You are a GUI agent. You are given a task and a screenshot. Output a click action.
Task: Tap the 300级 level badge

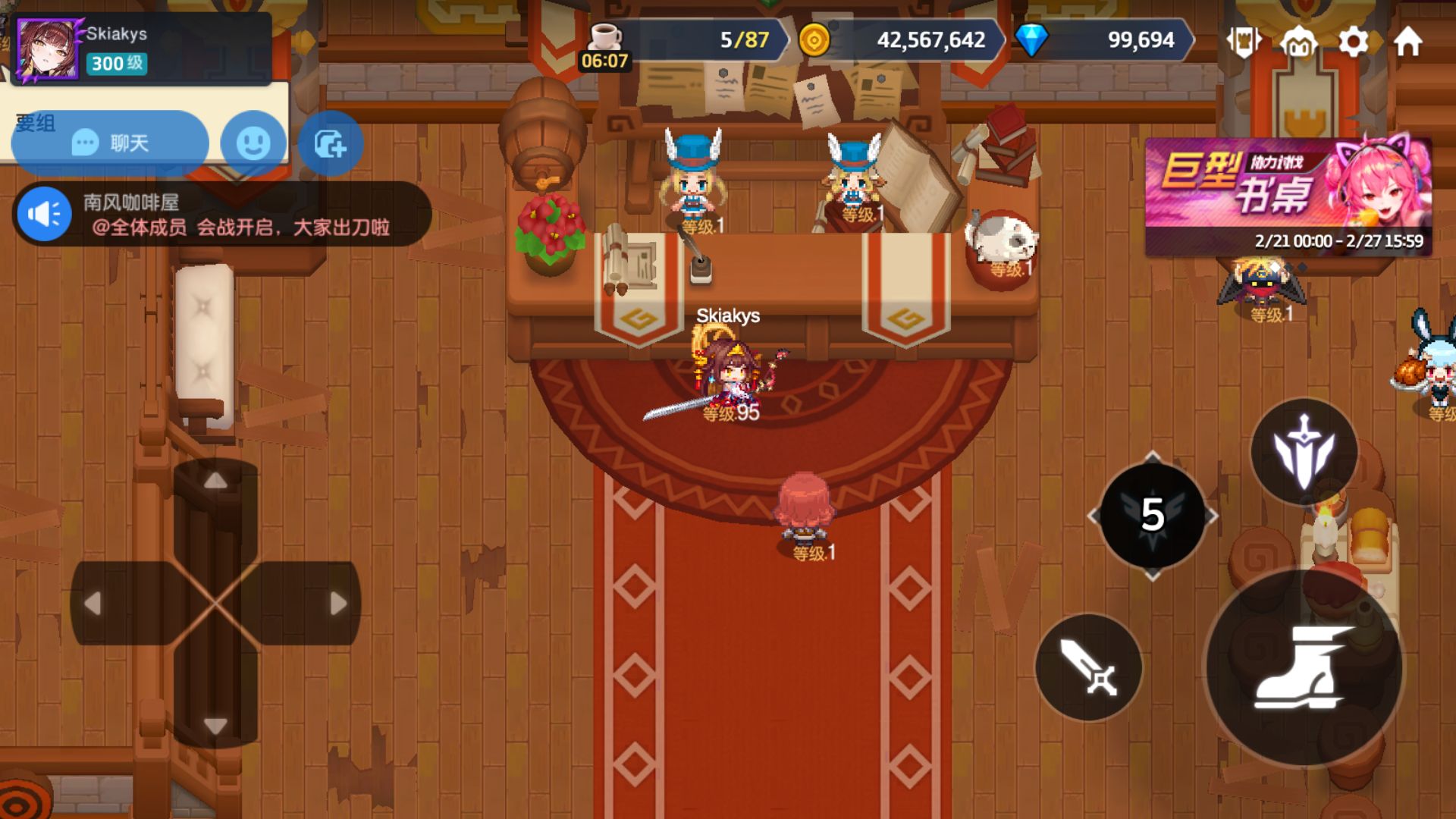coord(118,64)
